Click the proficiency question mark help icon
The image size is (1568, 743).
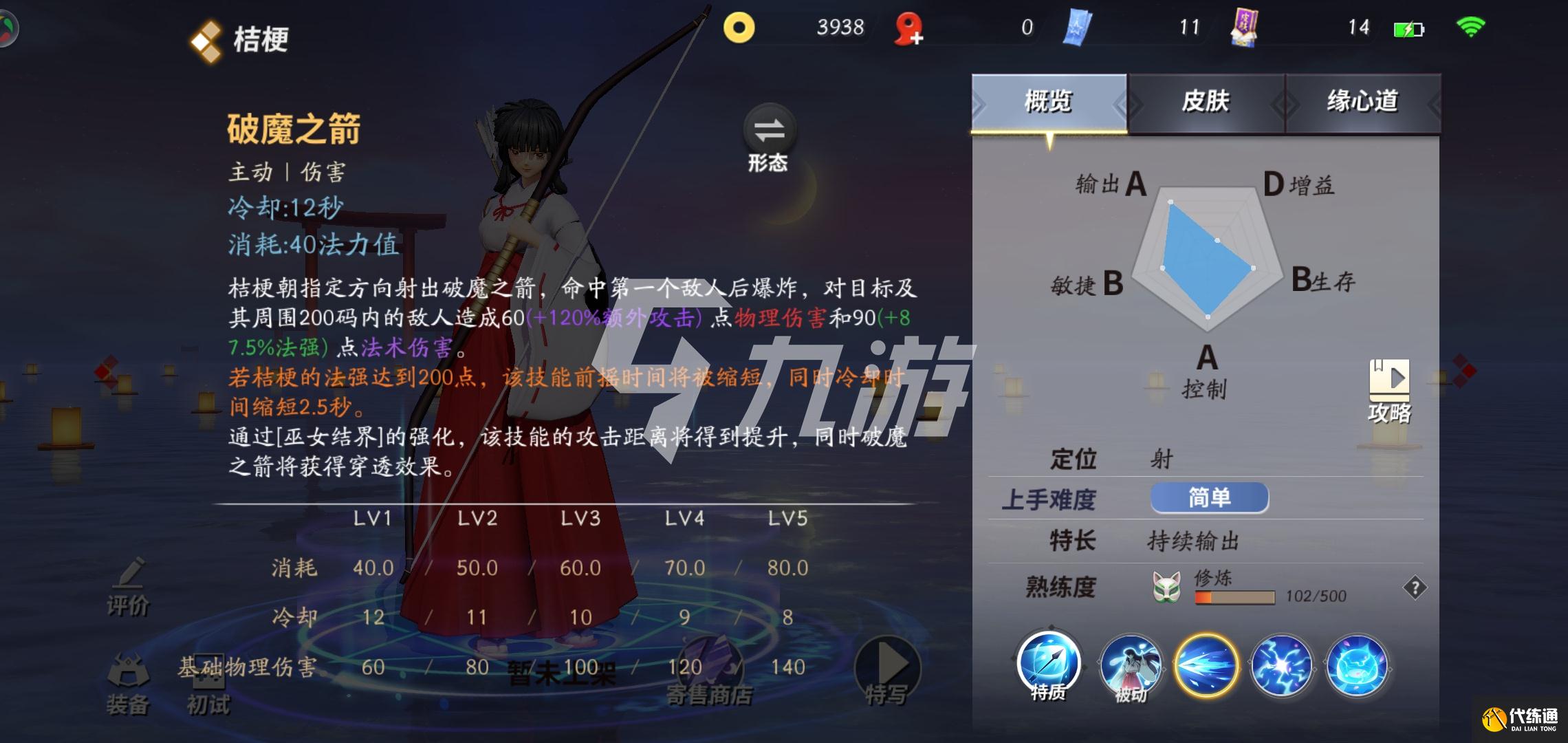pyautogui.click(x=1415, y=588)
